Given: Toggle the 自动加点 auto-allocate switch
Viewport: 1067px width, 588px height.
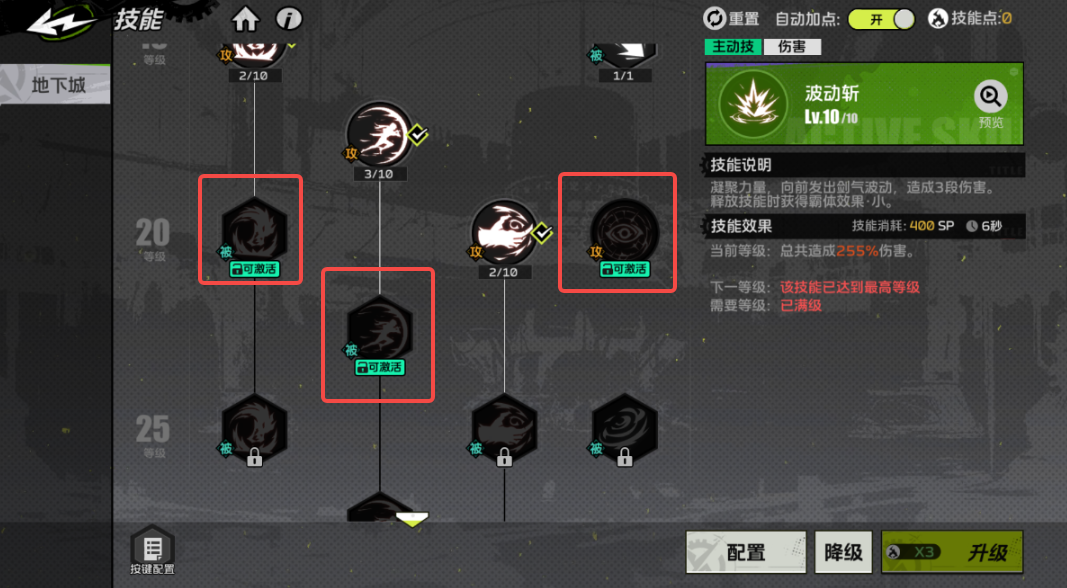Looking at the screenshot, I should pyautogui.click(x=881, y=19).
